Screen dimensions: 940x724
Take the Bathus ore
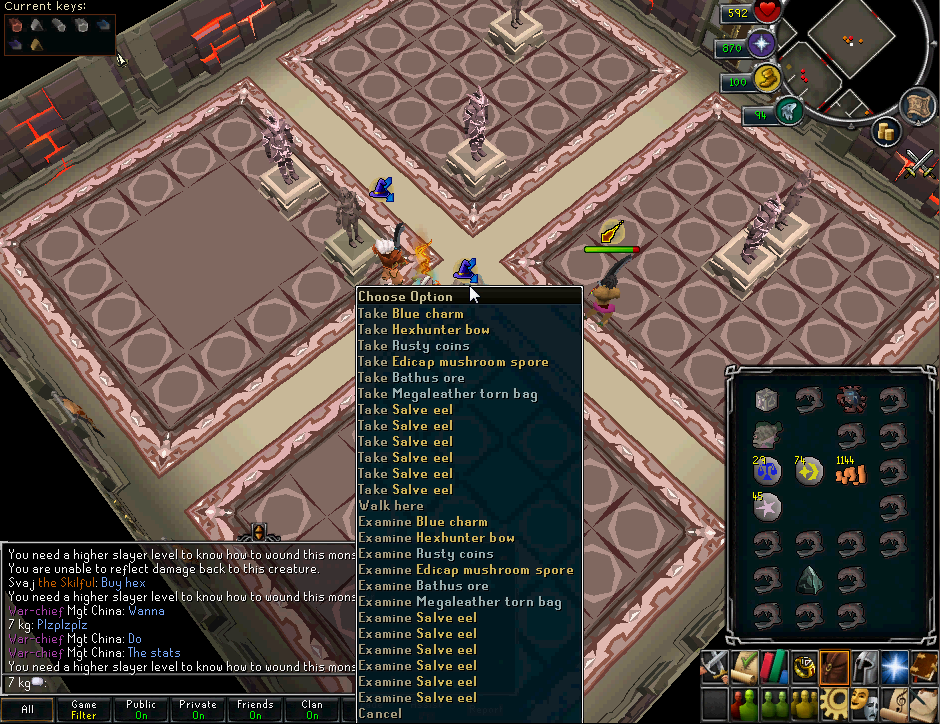point(411,377)
